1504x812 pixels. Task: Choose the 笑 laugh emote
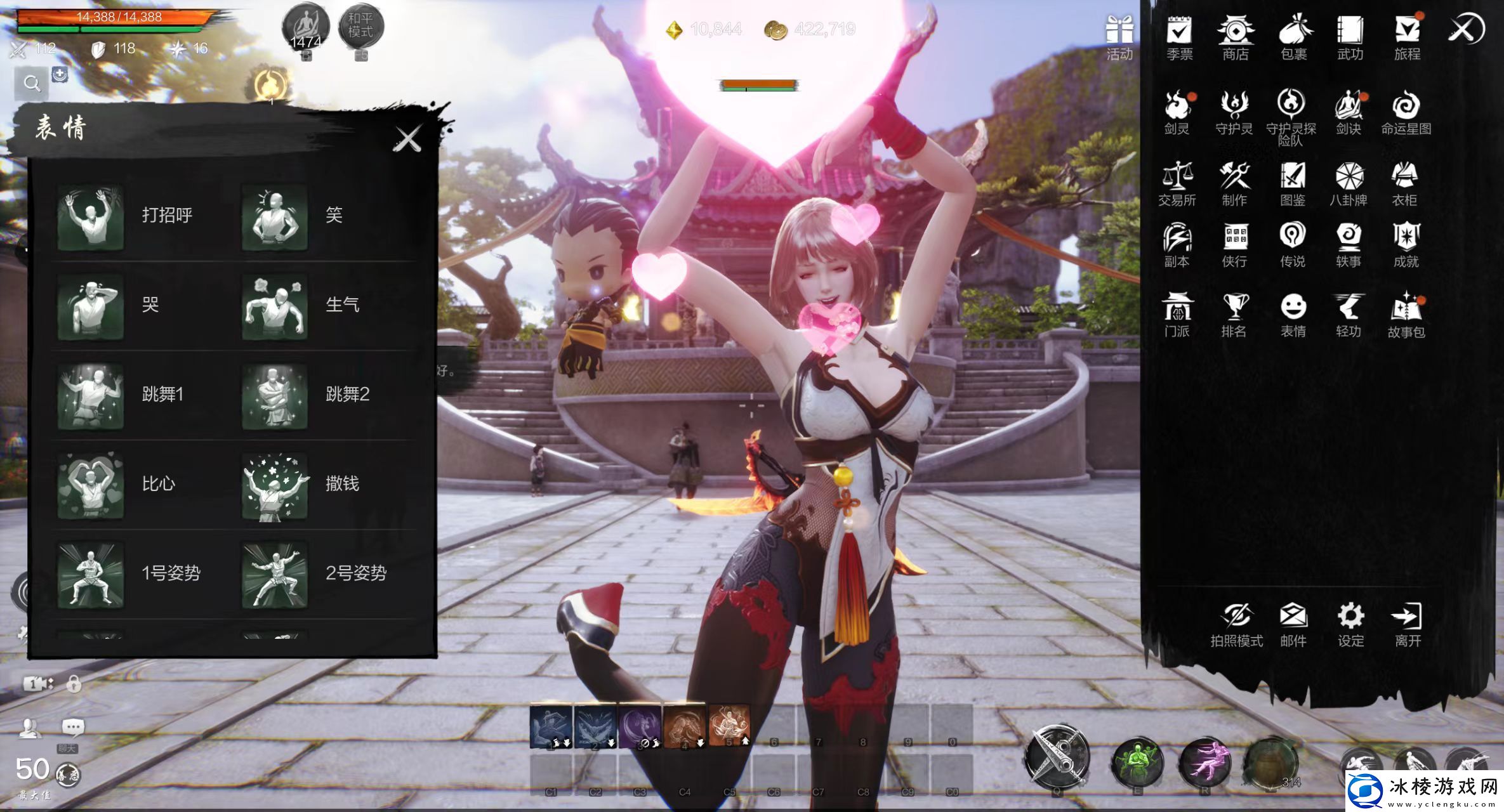(x=275, y=216)
